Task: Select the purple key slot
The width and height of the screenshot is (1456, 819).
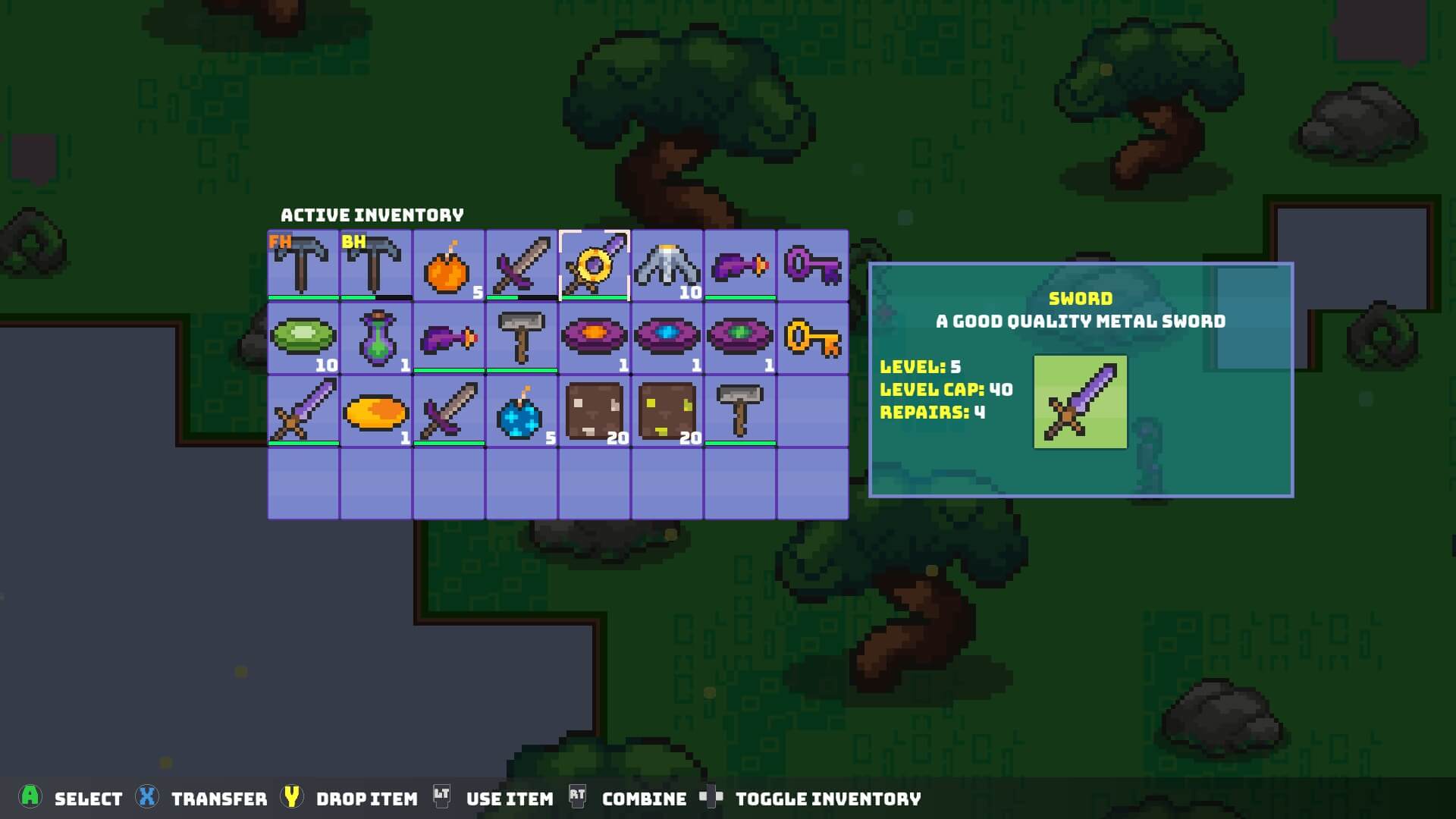Action: [812, 265]
